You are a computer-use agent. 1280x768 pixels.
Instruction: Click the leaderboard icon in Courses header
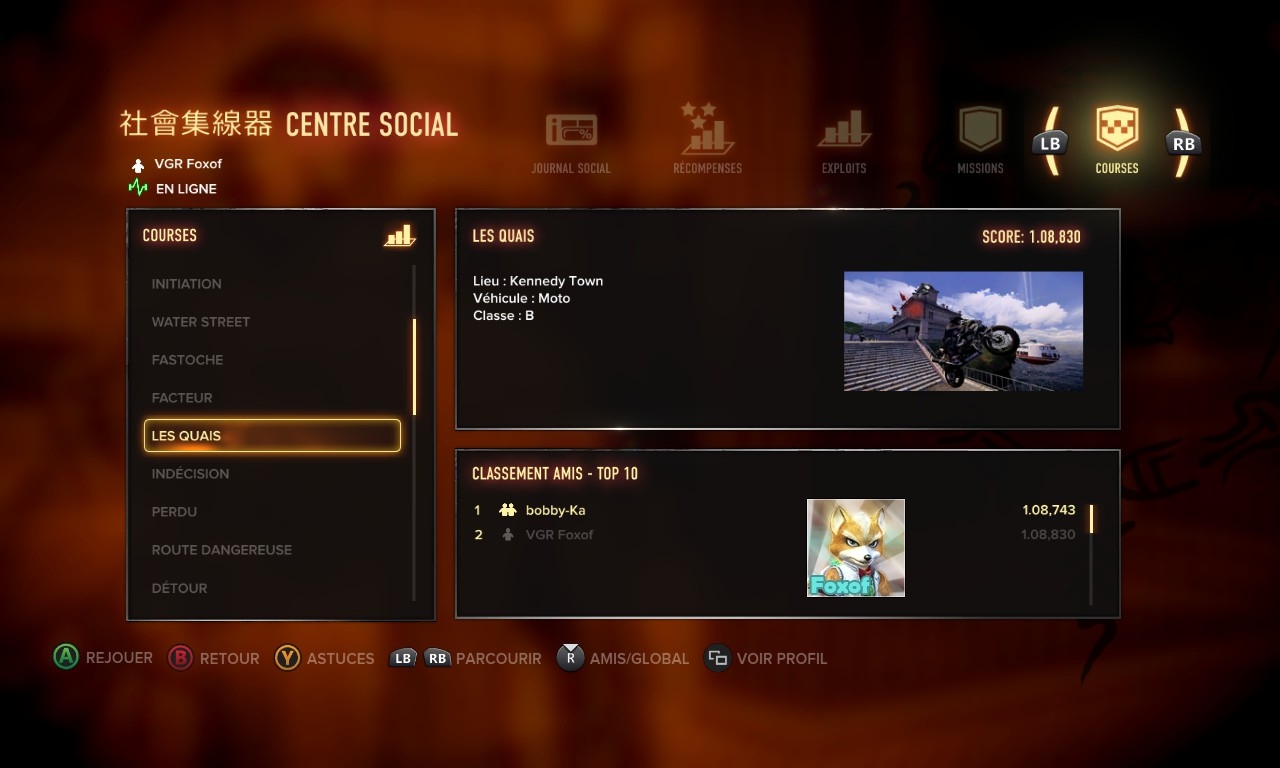pos(399,236)
